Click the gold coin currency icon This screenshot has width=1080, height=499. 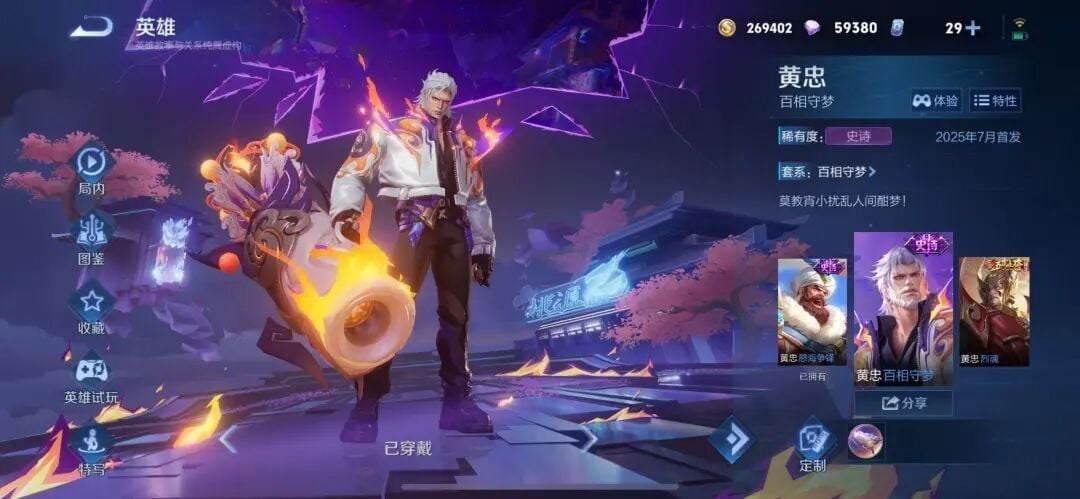coord(727,28)
